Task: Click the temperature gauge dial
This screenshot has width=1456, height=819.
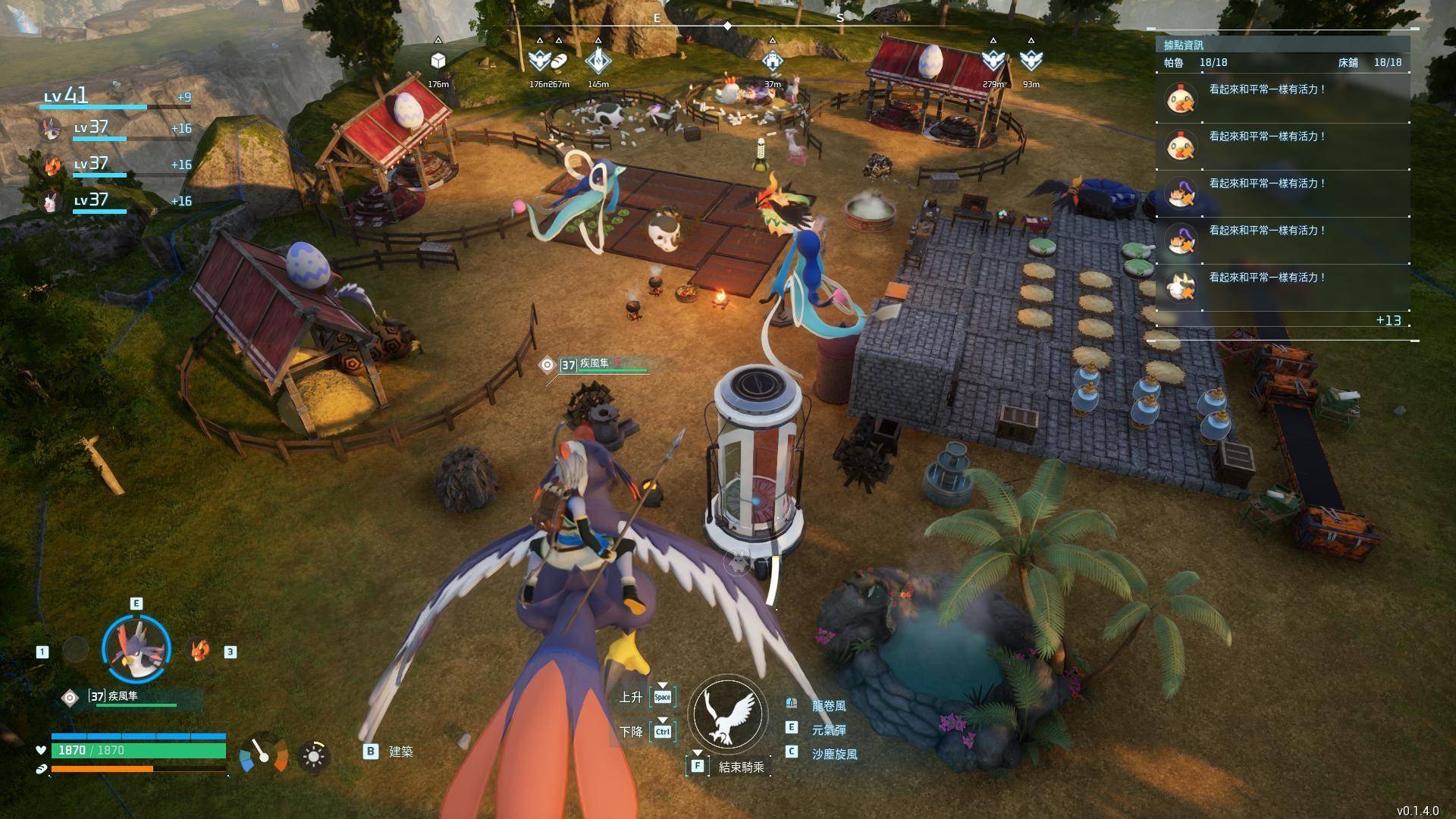Action: coord(263,754)
